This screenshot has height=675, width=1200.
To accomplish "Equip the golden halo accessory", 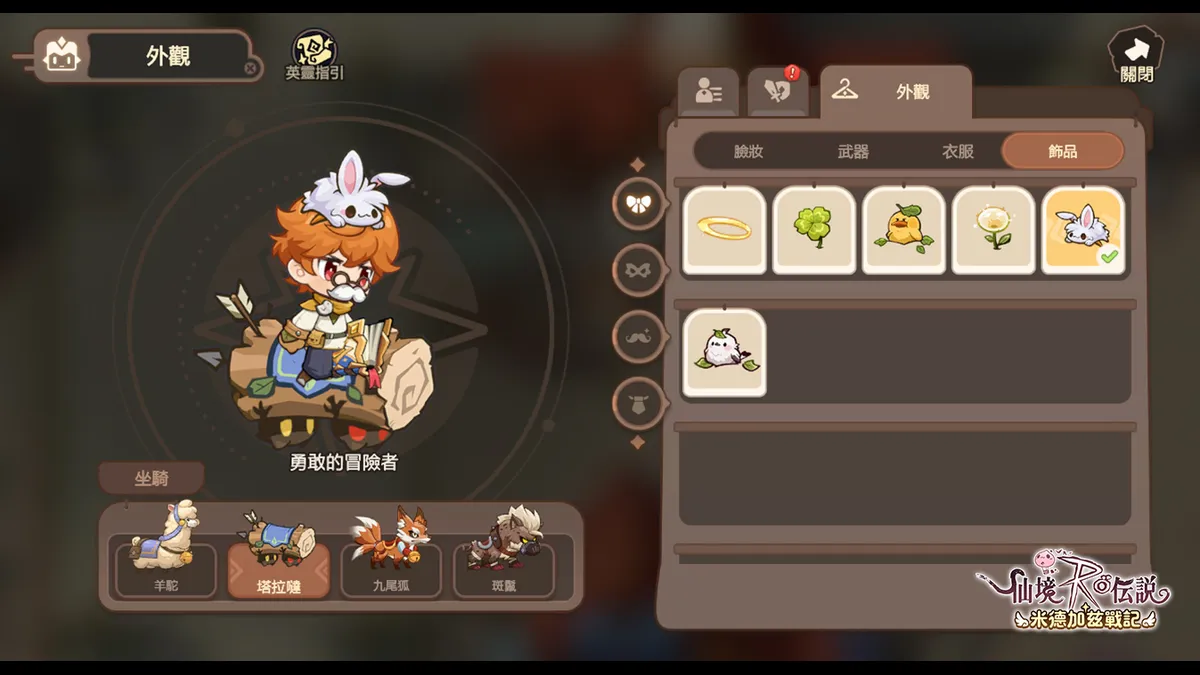I will (x=725, y=230).
